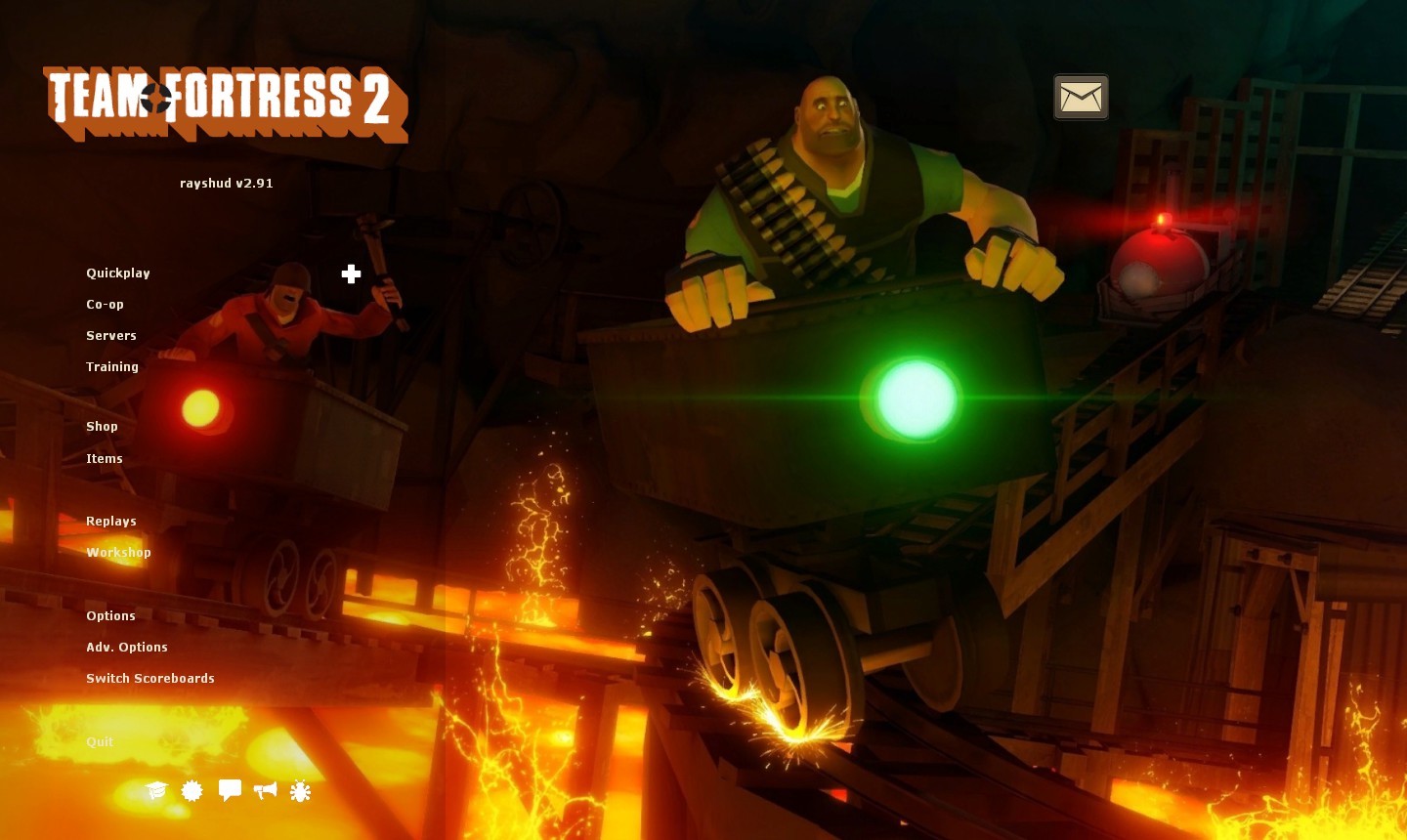This screenshot has height=840, width=1407.
Task: Select Switch Scoreboards
Action: pyautogui.click(x=150, y=679)
